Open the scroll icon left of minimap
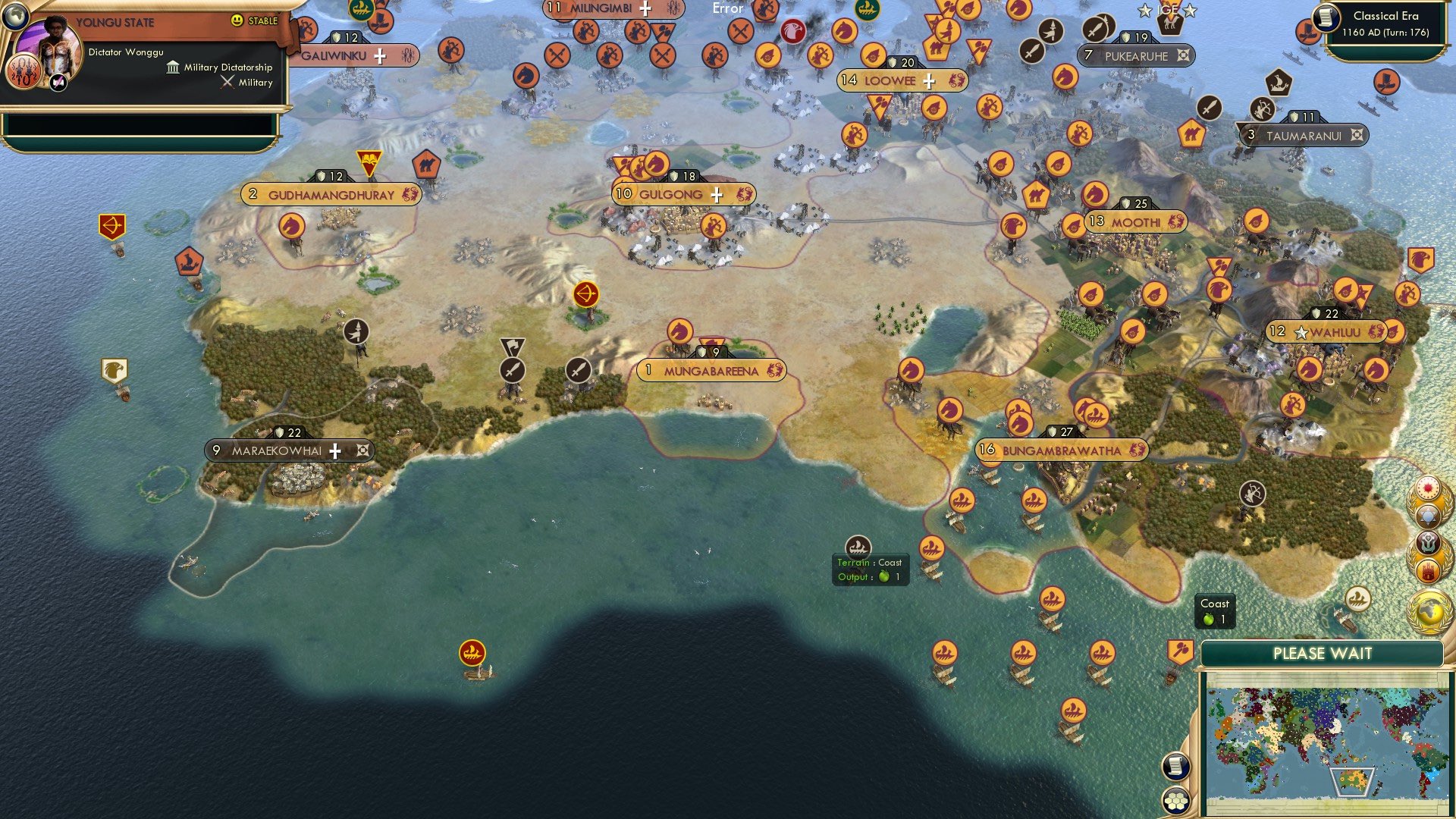 coord(1175,766)
